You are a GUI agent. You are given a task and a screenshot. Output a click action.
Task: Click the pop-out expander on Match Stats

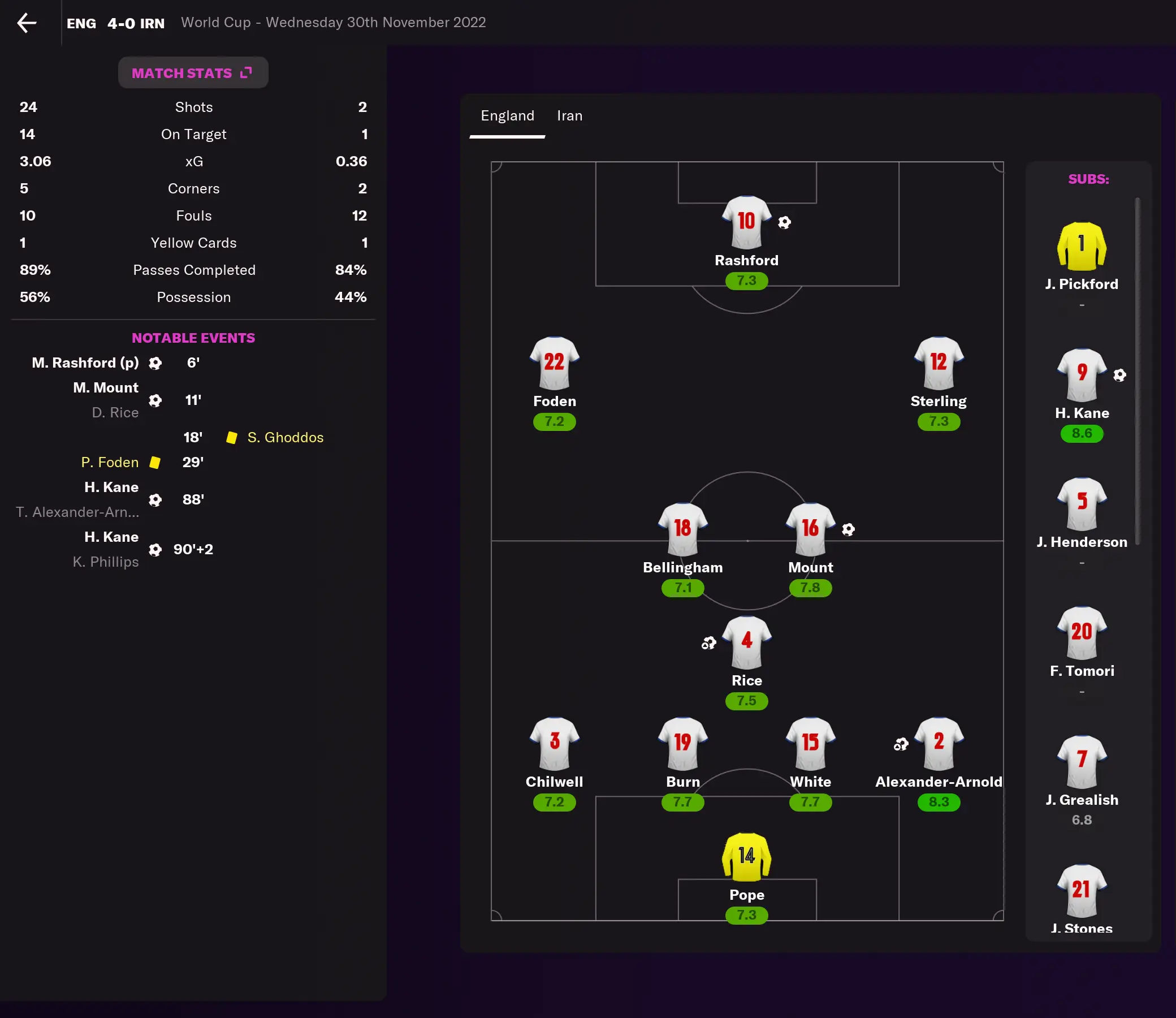coord(246,72)
